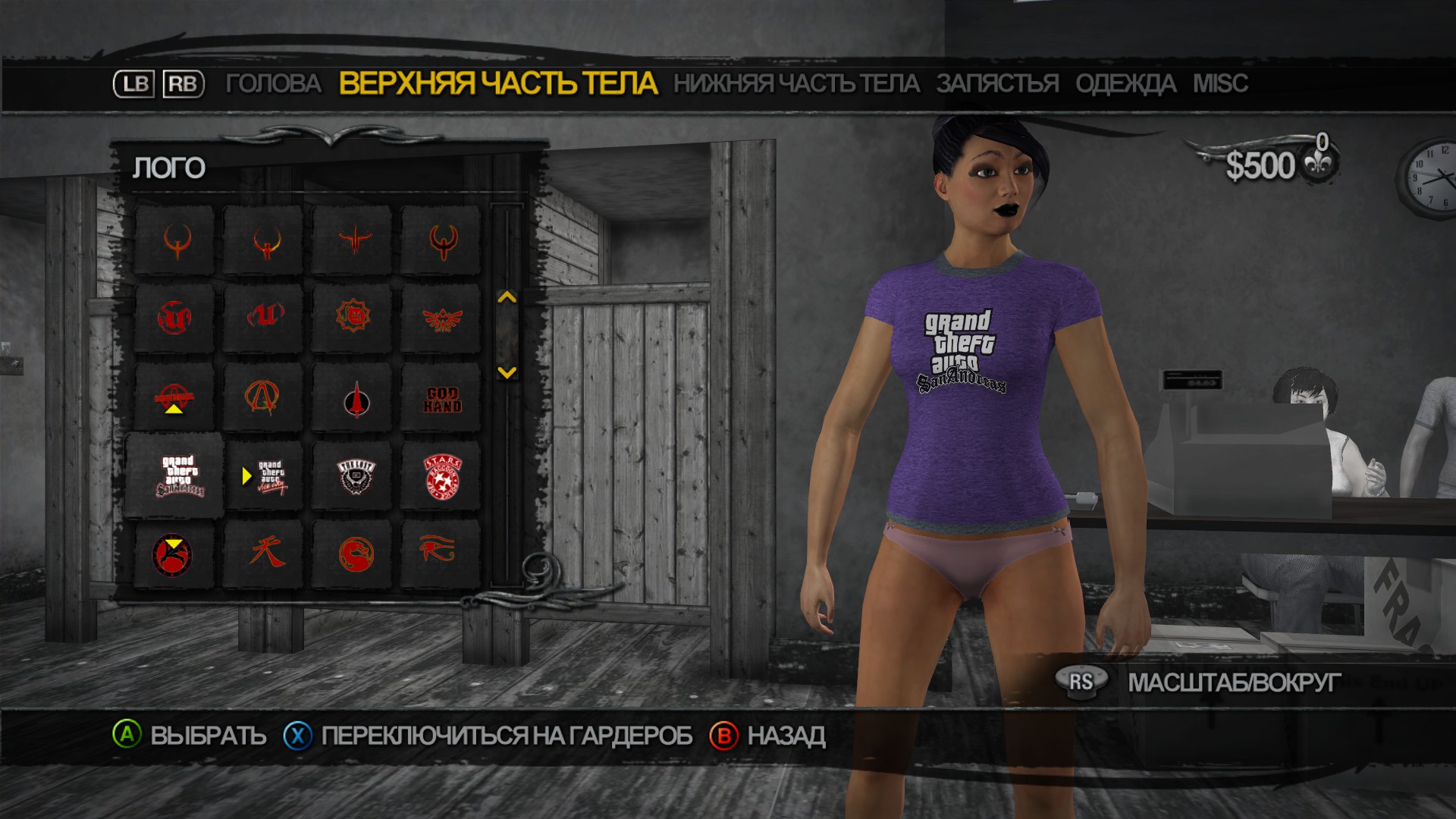Screen dimensions: 1456x819
Task: Select the classic Quake logo
Action: tap(176, 241)
